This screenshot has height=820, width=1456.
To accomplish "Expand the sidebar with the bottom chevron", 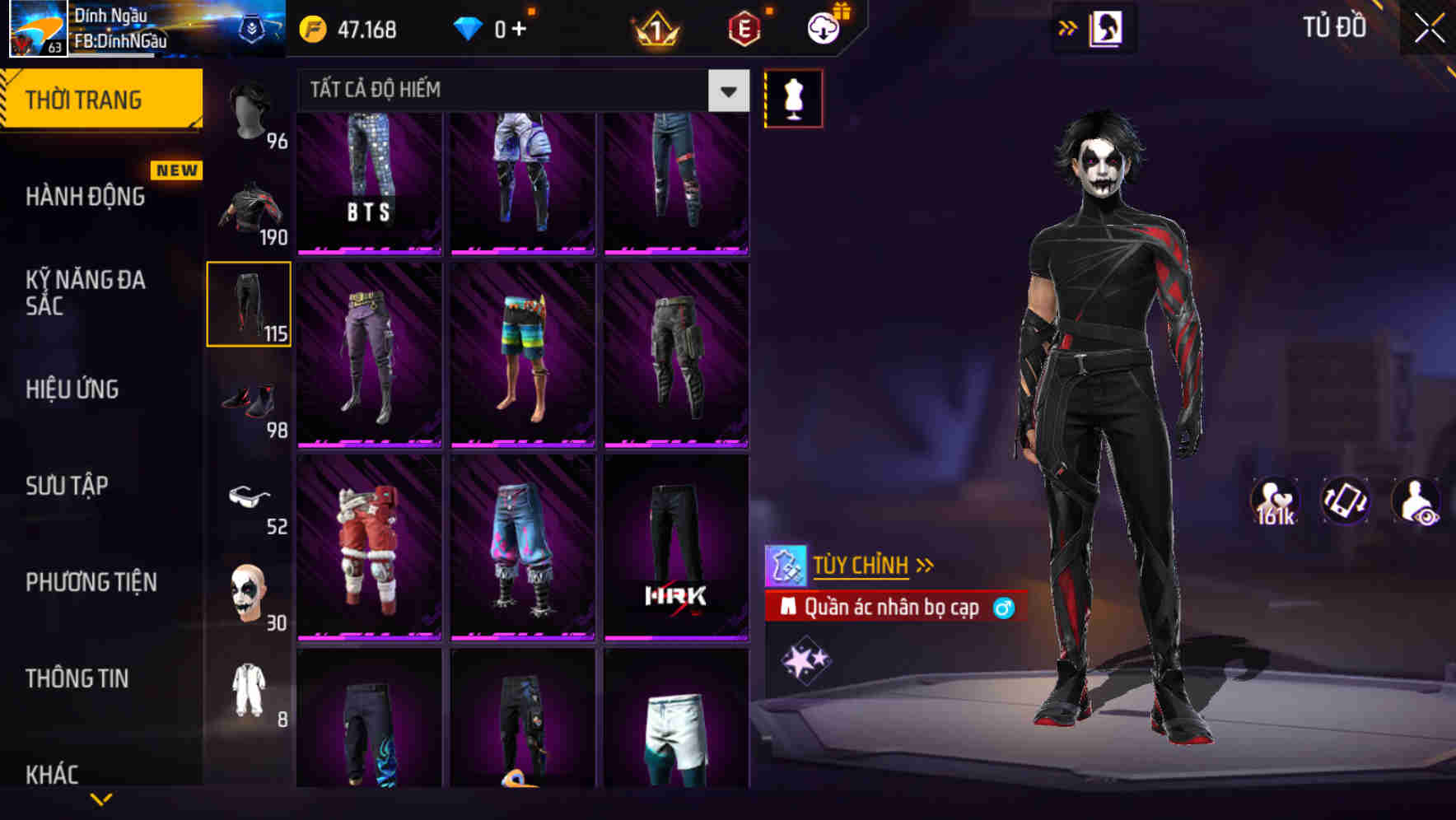I will (x=100, y=797).
